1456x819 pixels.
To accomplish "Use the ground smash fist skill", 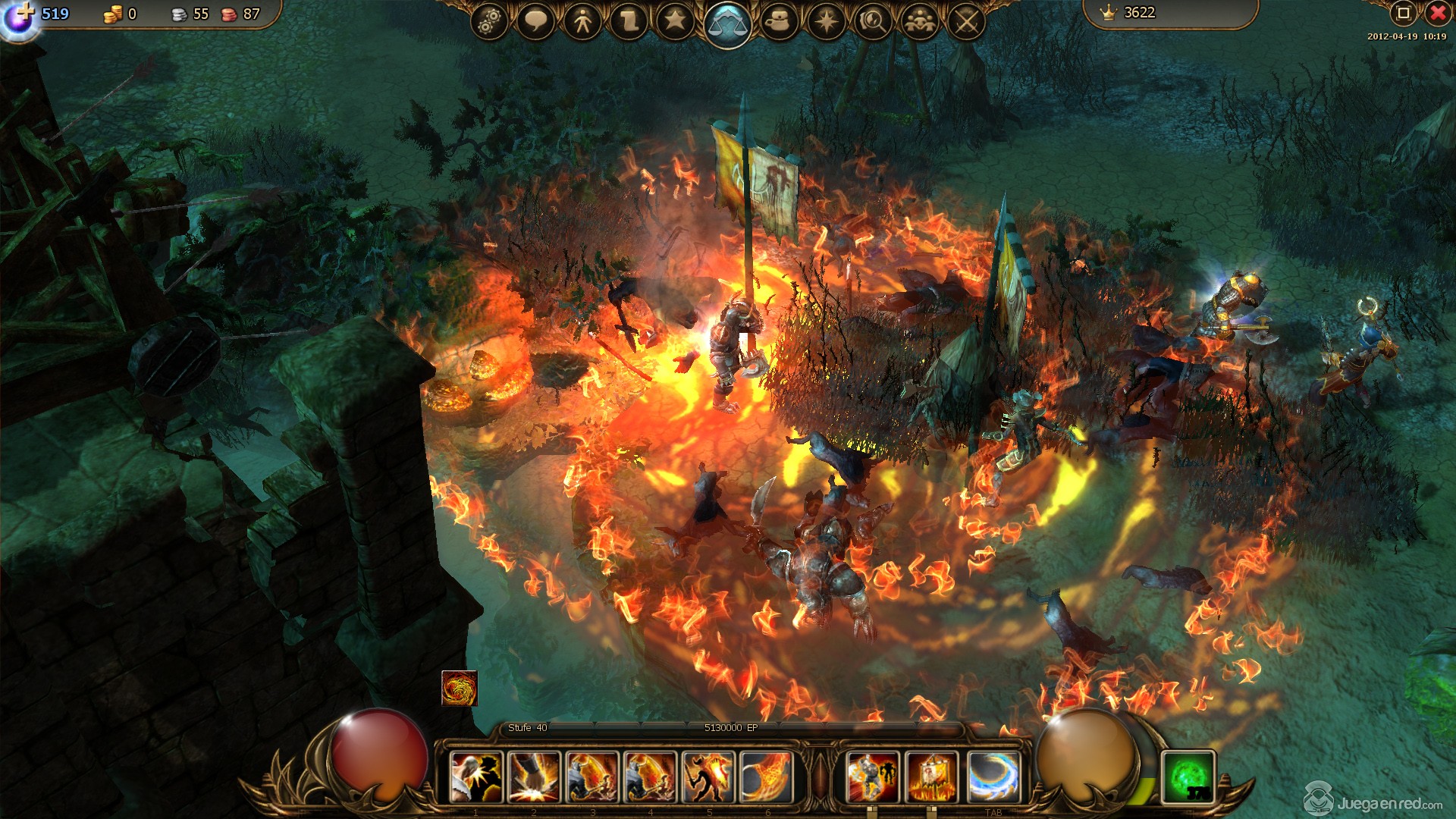I will point(534,777).
